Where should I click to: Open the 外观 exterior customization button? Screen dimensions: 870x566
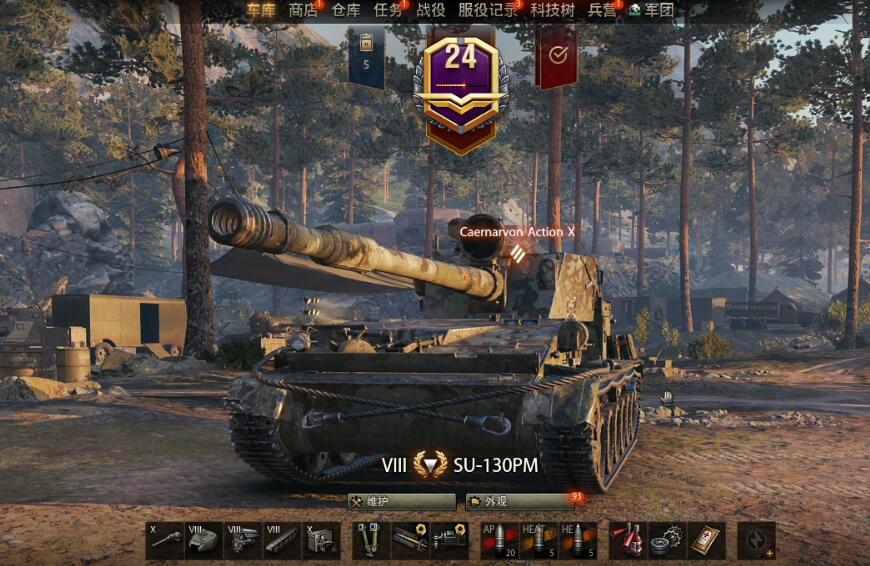520,501
